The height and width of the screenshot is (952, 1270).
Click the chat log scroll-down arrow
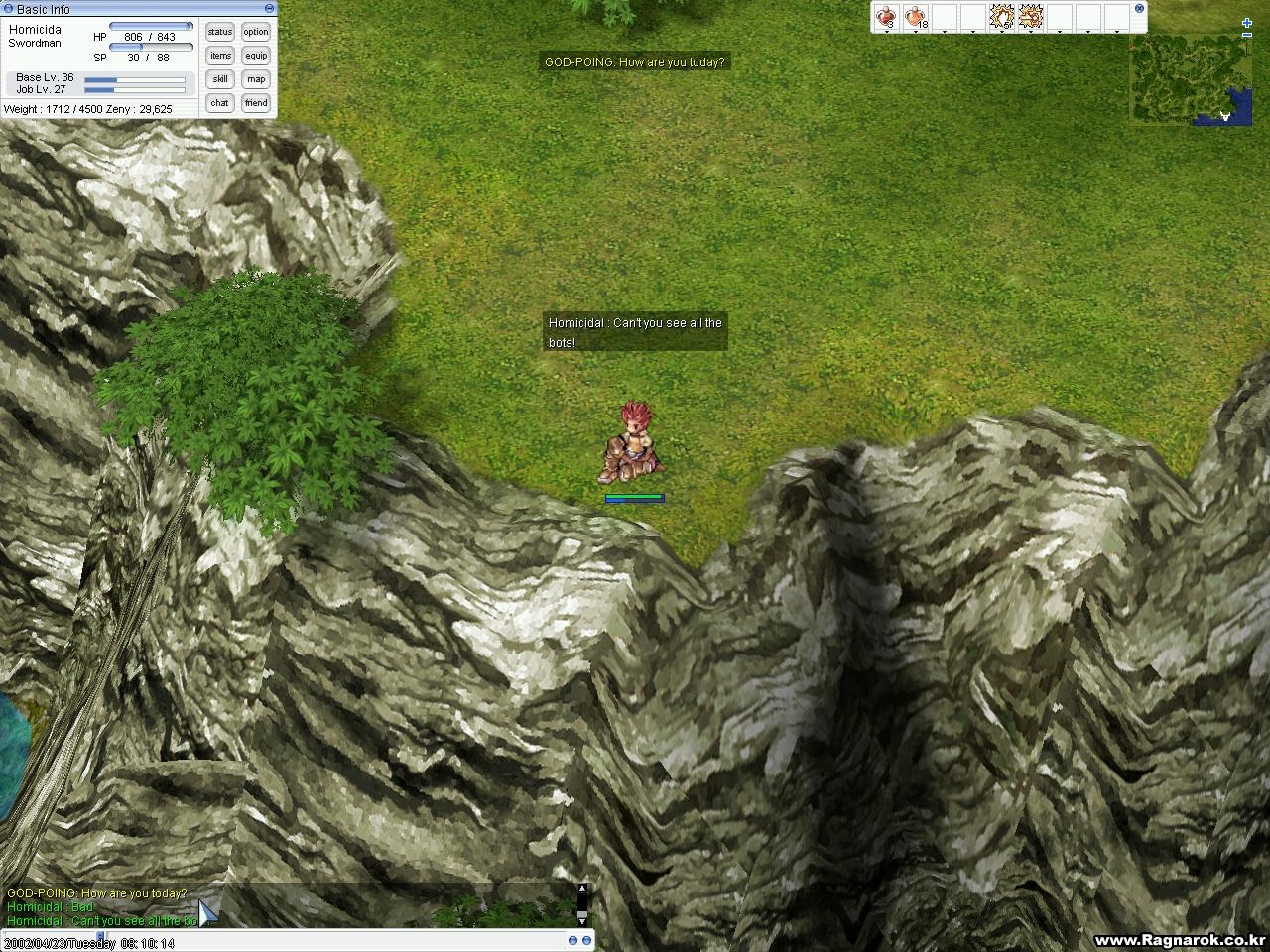[x=582, y=919]
